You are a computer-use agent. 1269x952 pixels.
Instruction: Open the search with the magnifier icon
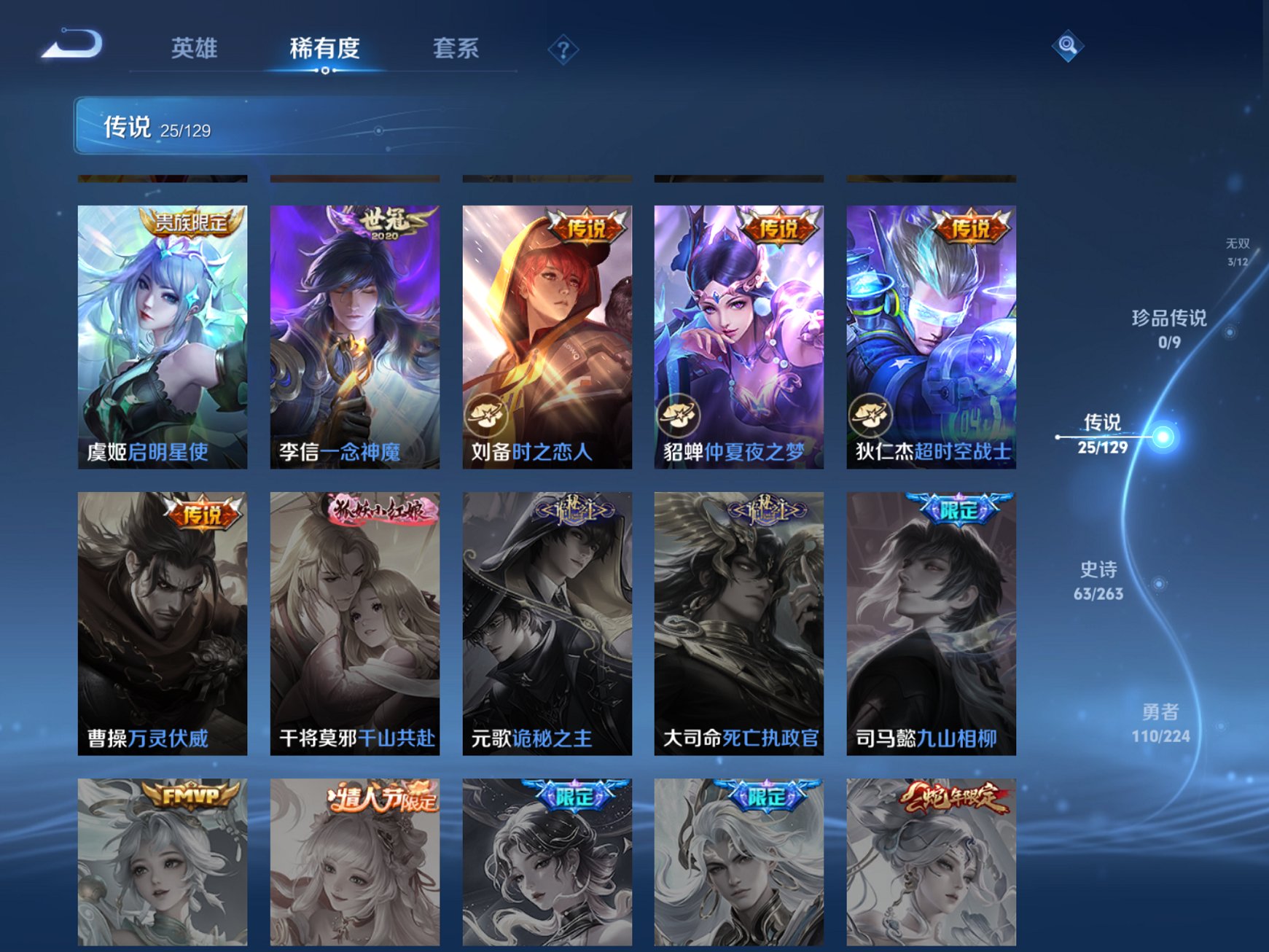tap(1066, 45)
